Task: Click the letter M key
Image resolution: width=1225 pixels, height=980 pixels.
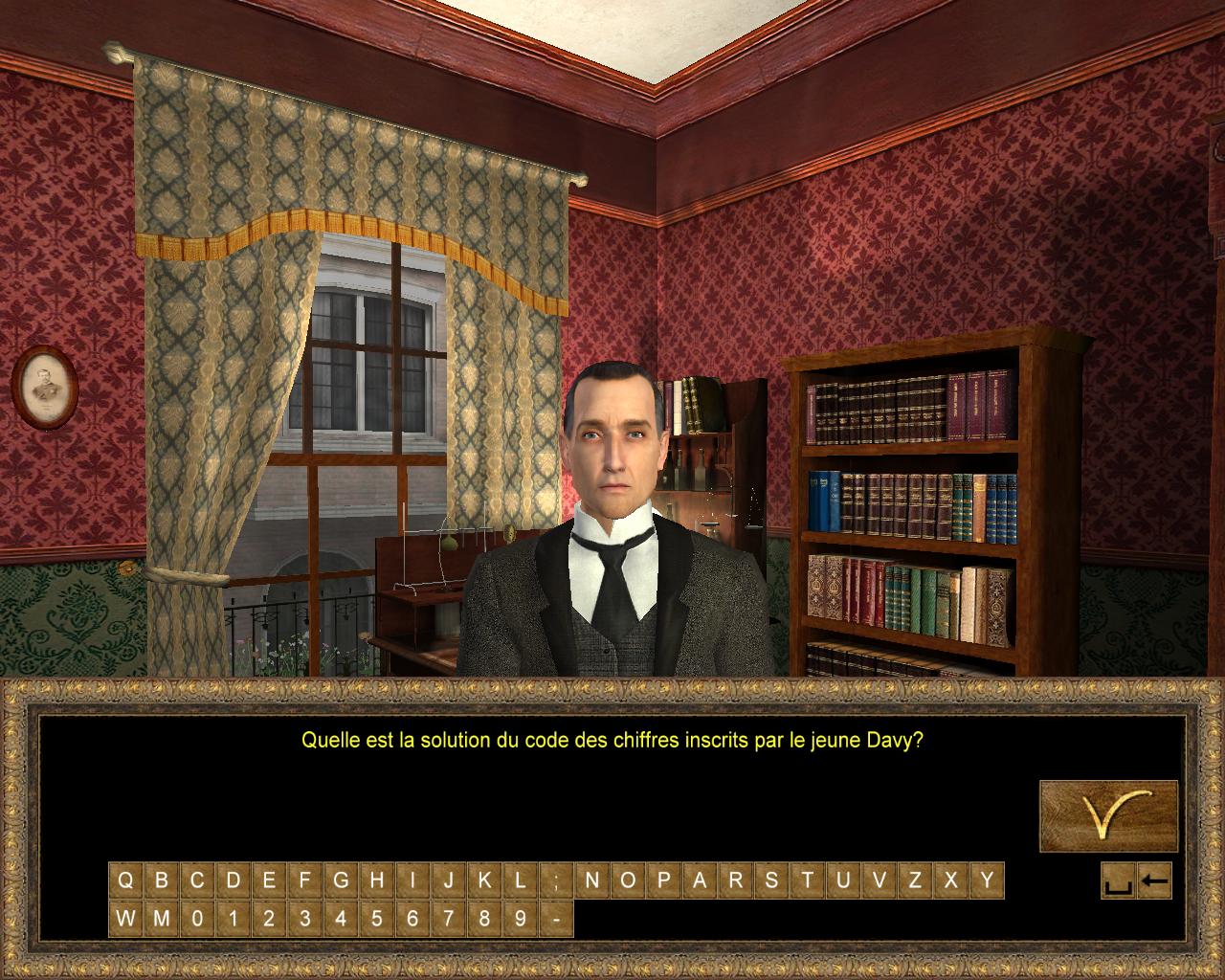Action: coord(161,920)
